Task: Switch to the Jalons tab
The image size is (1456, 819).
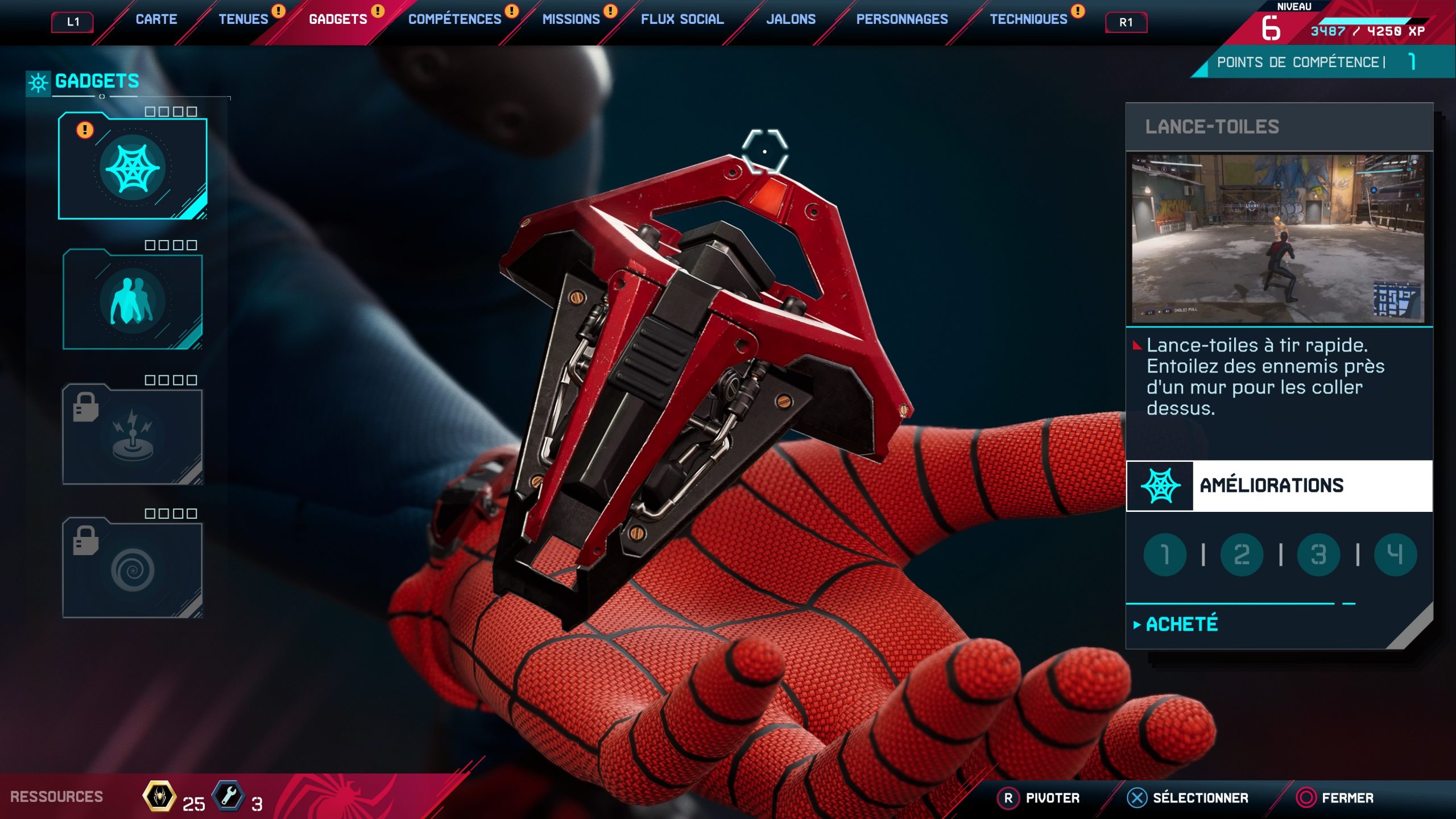Action: 791,19
